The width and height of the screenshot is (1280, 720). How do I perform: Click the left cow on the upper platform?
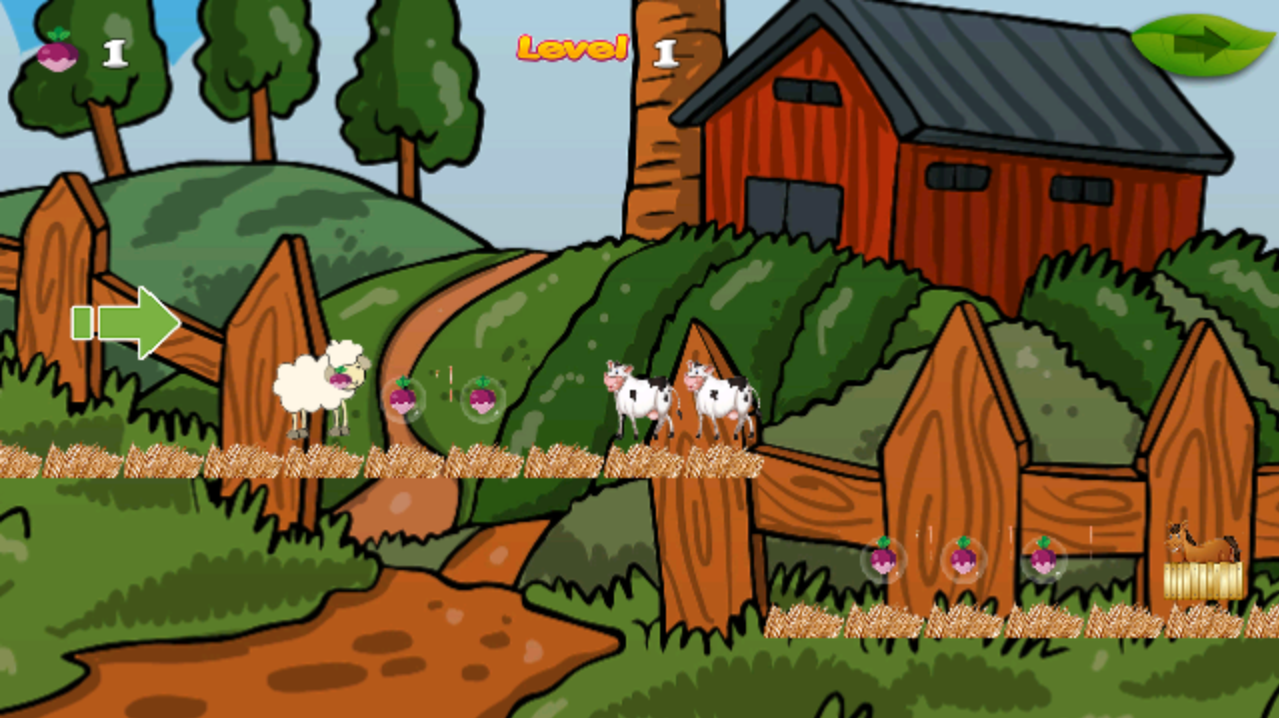tap(637, 398)
